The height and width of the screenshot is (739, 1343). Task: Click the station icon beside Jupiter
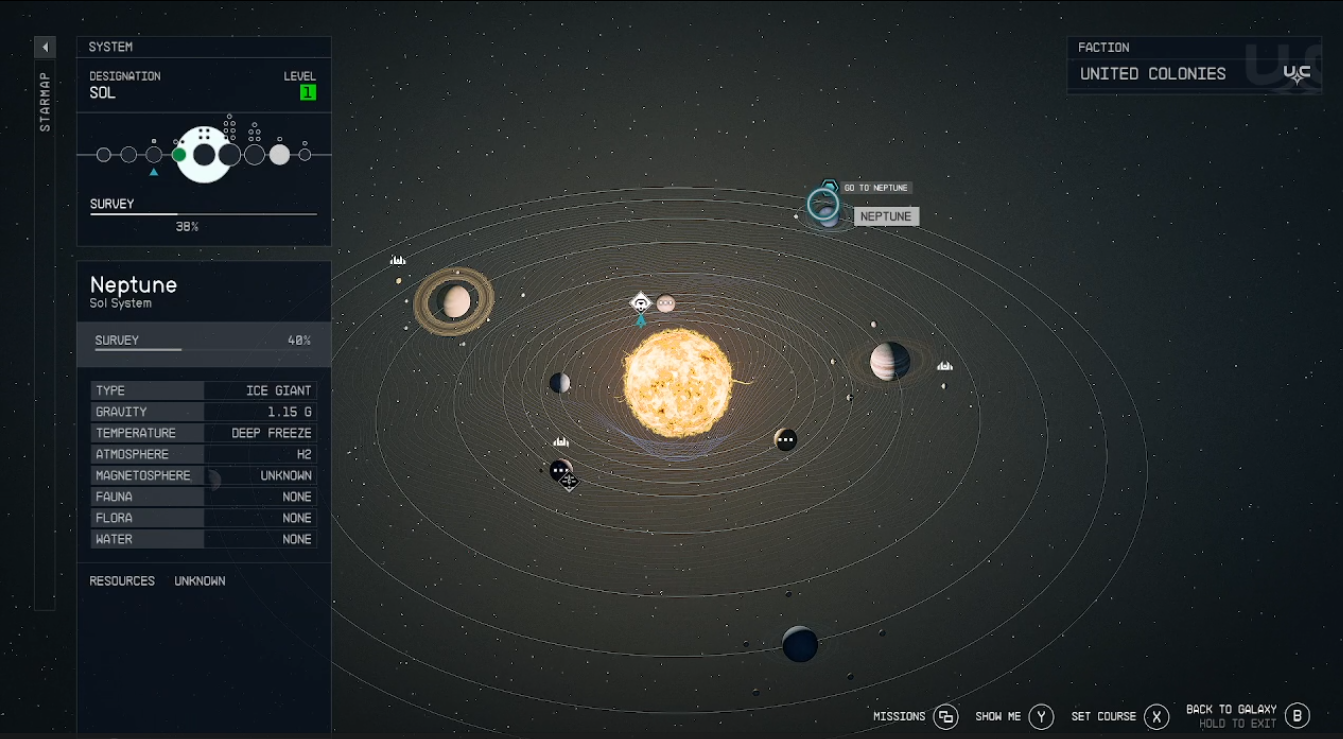[944, 366]
